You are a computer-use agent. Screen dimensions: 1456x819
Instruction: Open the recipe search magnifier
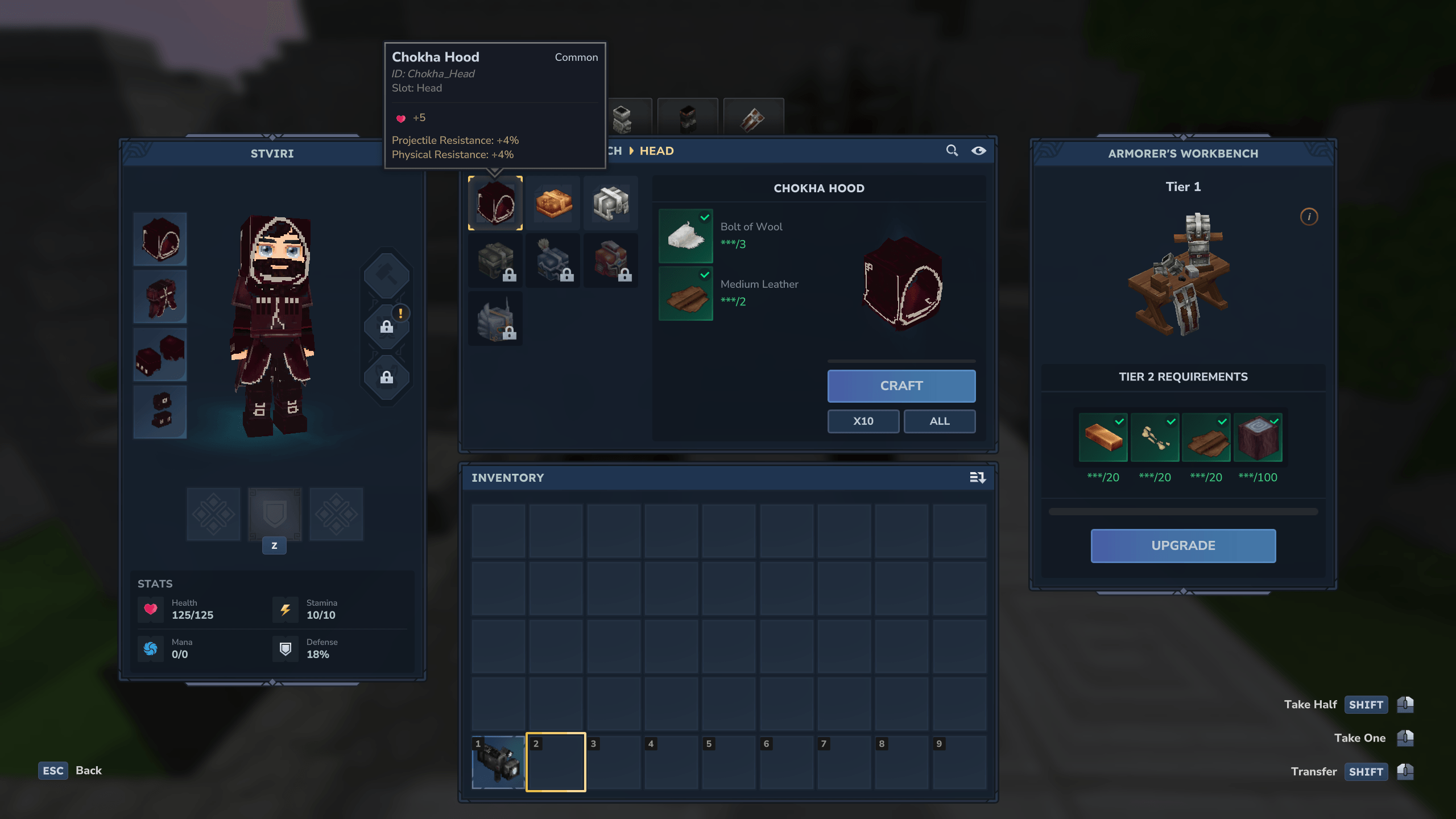click(x=952, y=151)
